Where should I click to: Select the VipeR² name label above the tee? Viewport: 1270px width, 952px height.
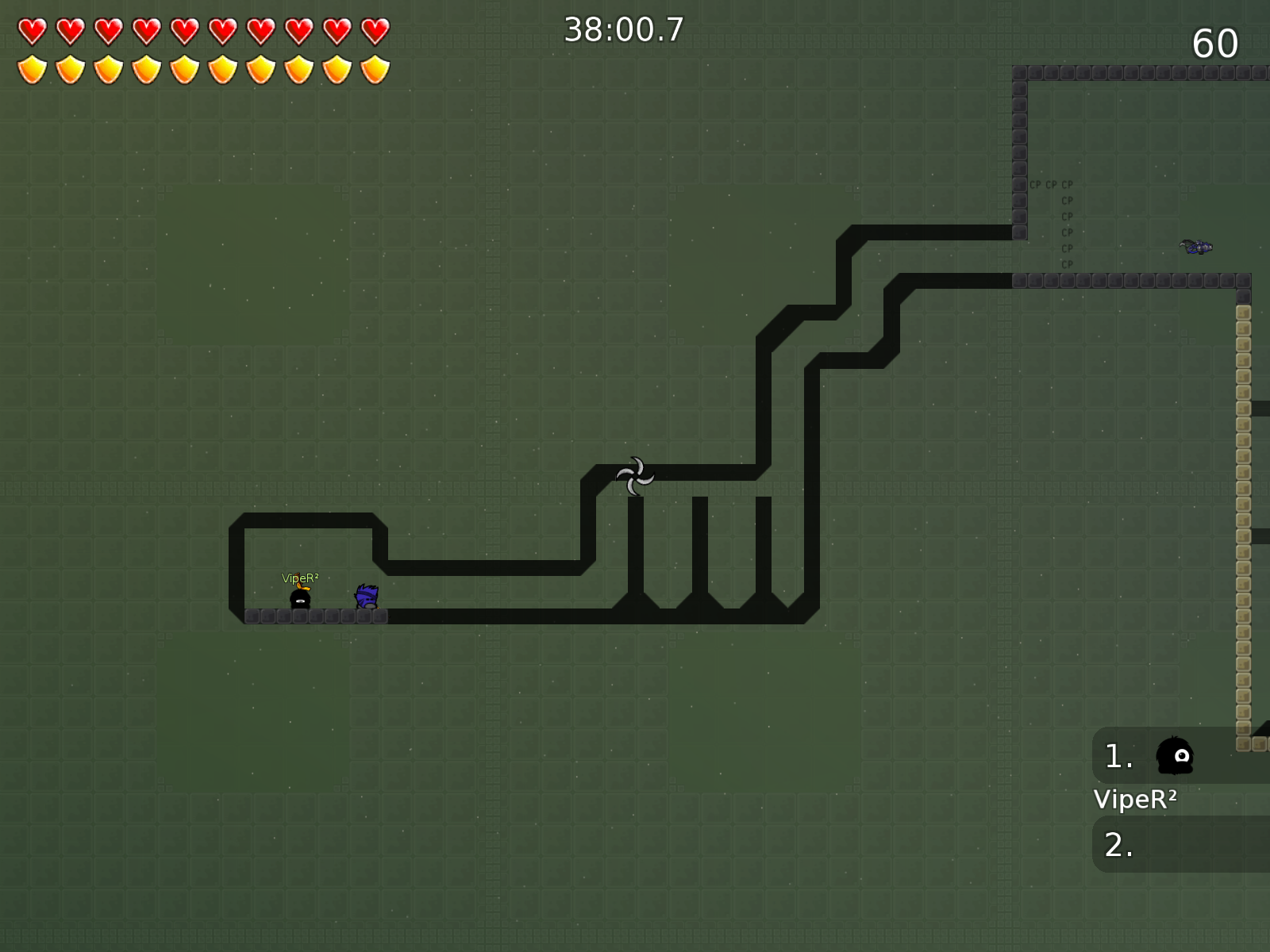click(x=301, y=578)
